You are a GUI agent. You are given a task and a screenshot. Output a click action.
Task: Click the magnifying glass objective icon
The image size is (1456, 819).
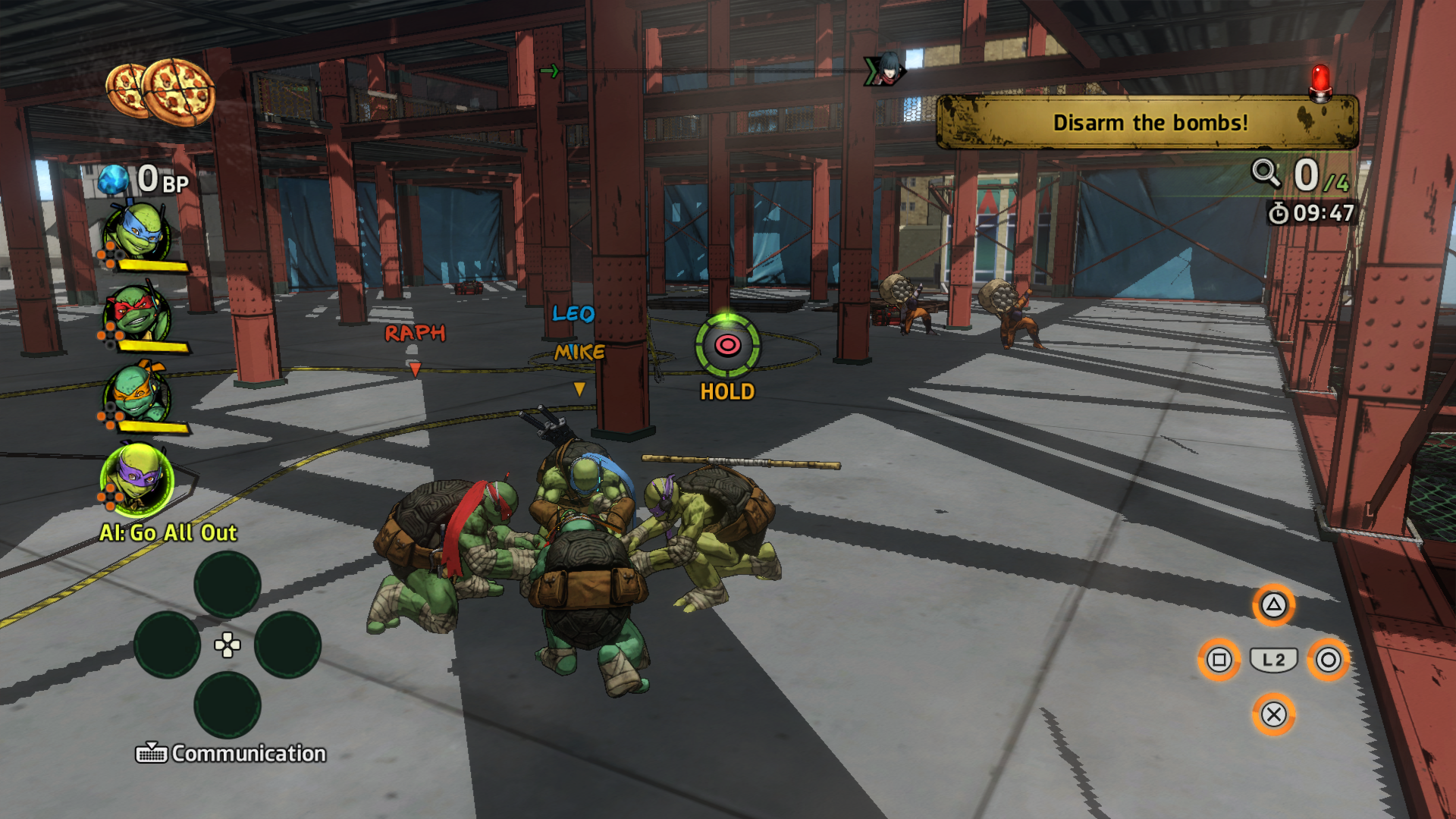point(1265,174)
